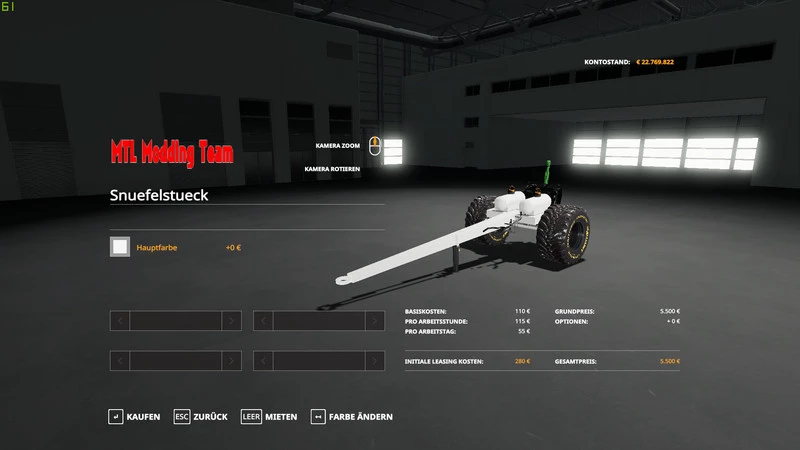The image size is (800, 450).
Task: Select the Hauptfarbe white color swatch
Action: [120, 247]
